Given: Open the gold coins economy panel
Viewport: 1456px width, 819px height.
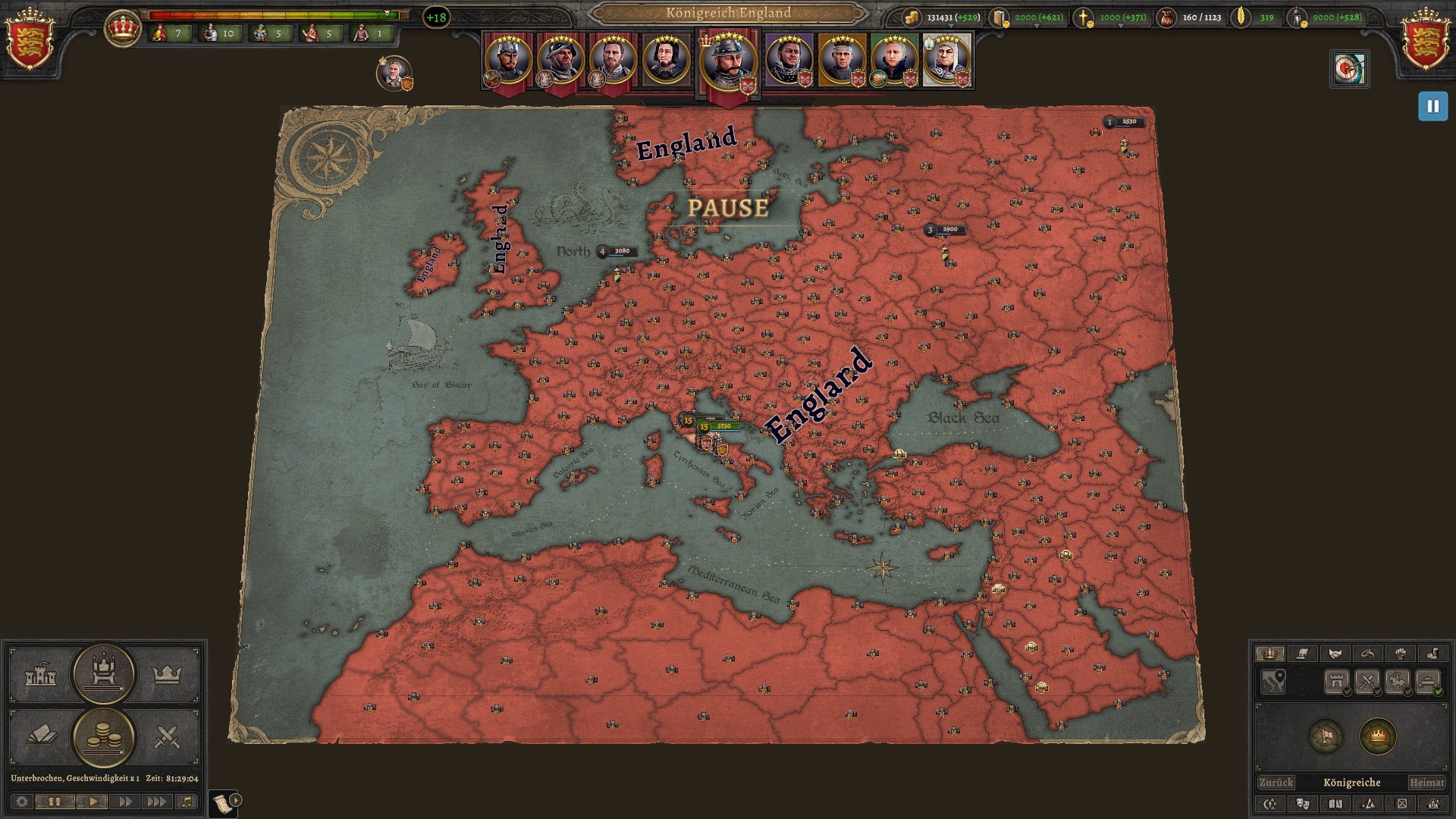Looking at the screenshot, I should pyautogui.click(x=103, y=736).
